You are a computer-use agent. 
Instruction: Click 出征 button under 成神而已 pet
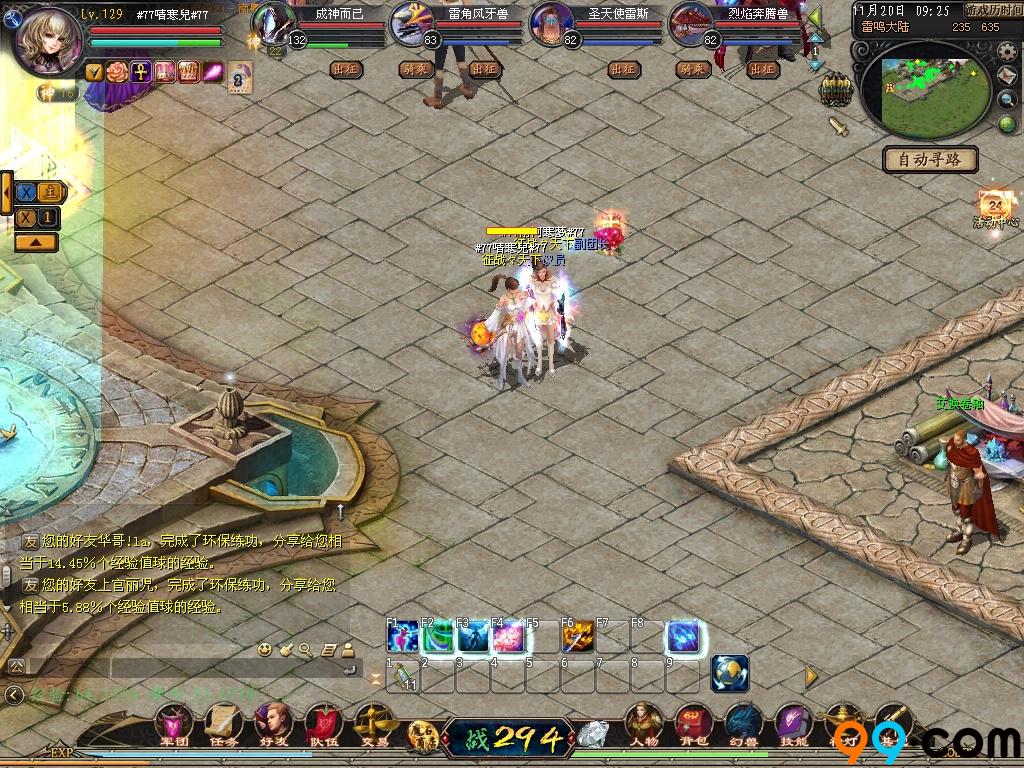(x=346, y=69)
